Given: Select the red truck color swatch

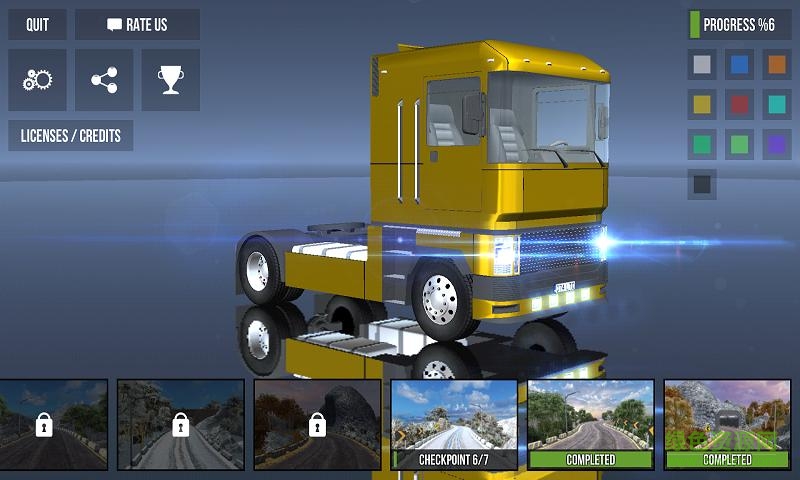Looking at the screenshot, I should tap(740, 104).
